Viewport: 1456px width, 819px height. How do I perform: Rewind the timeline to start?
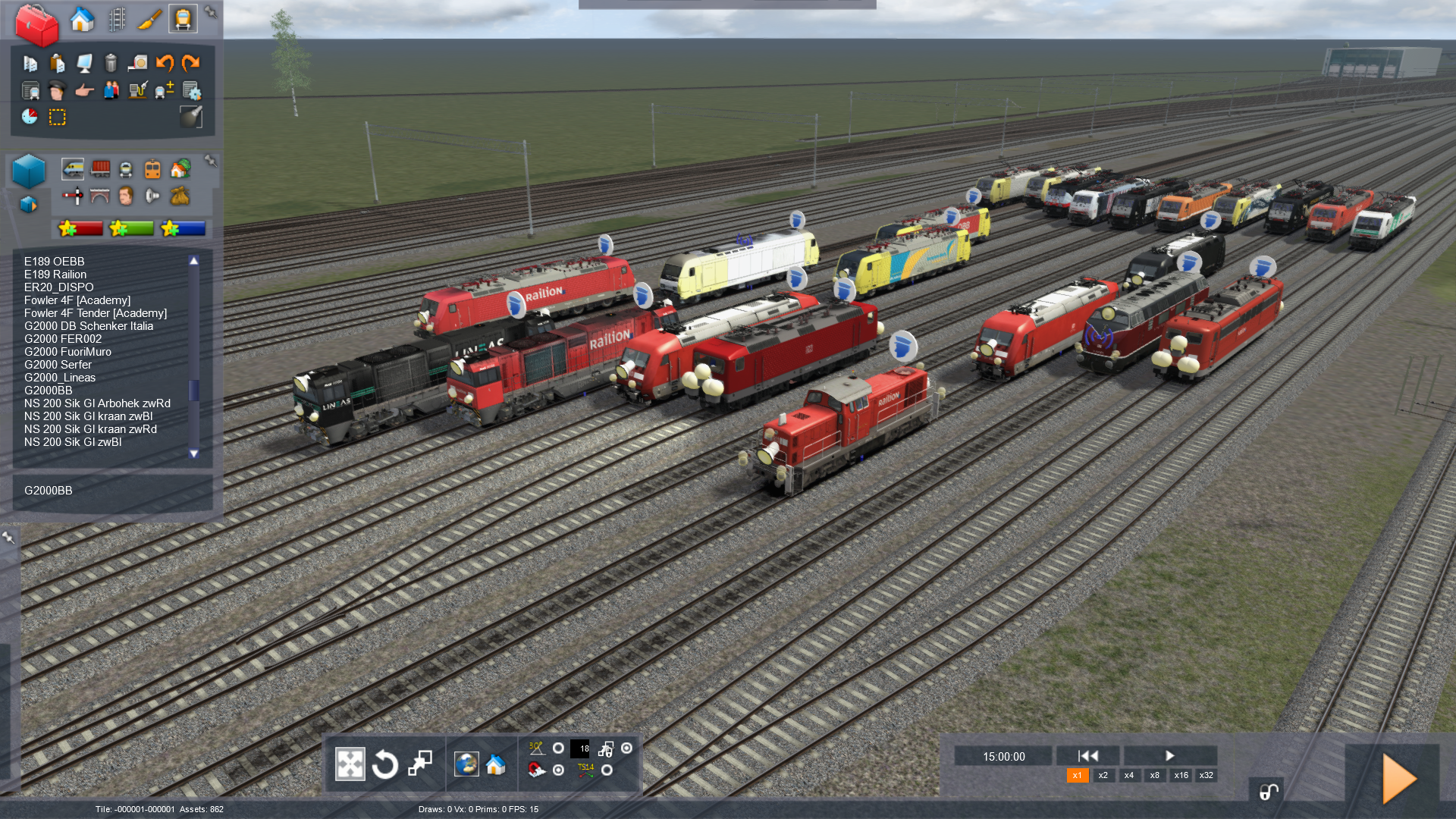[x=1088, y=756]
